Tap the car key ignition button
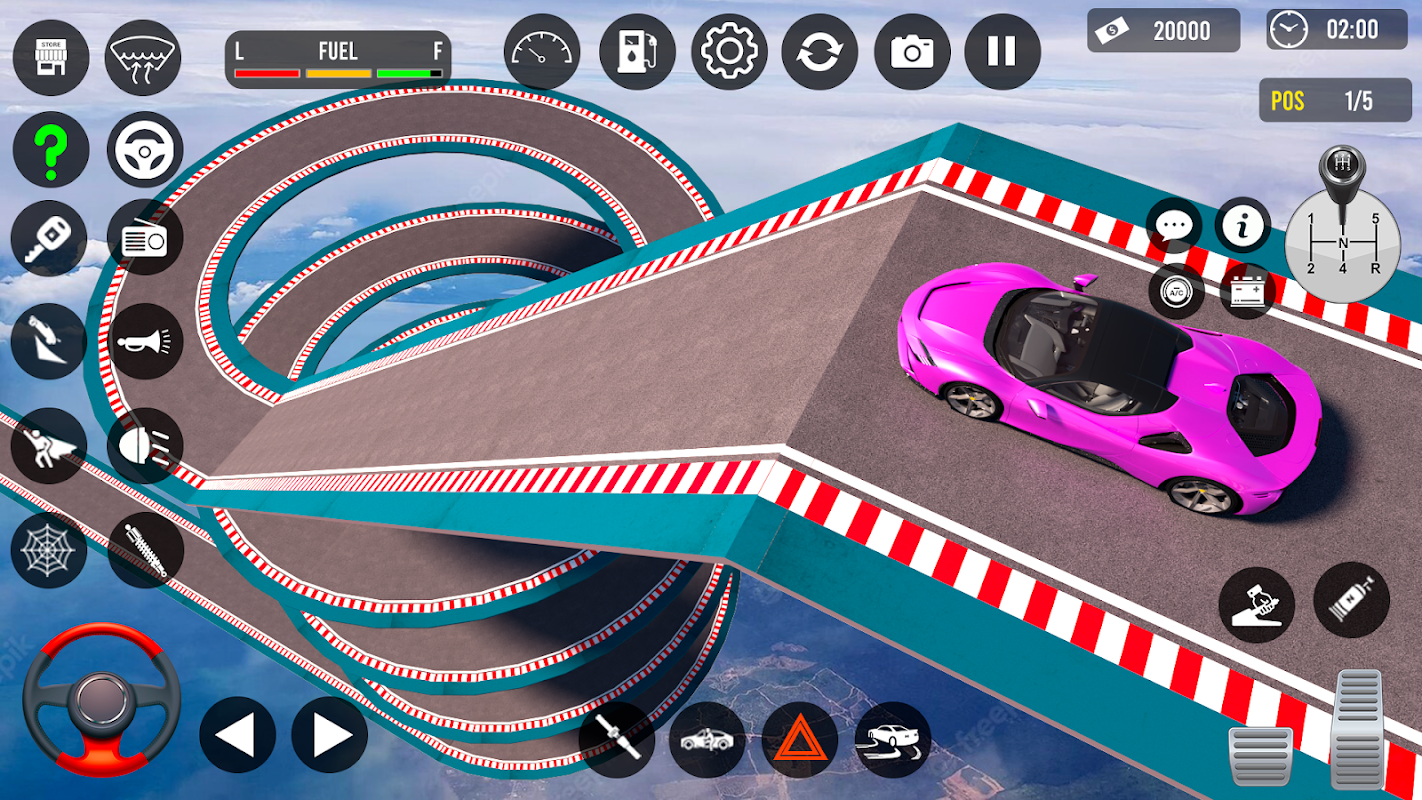The height and width of the screenshot is (800, 1422). point(48,237)
